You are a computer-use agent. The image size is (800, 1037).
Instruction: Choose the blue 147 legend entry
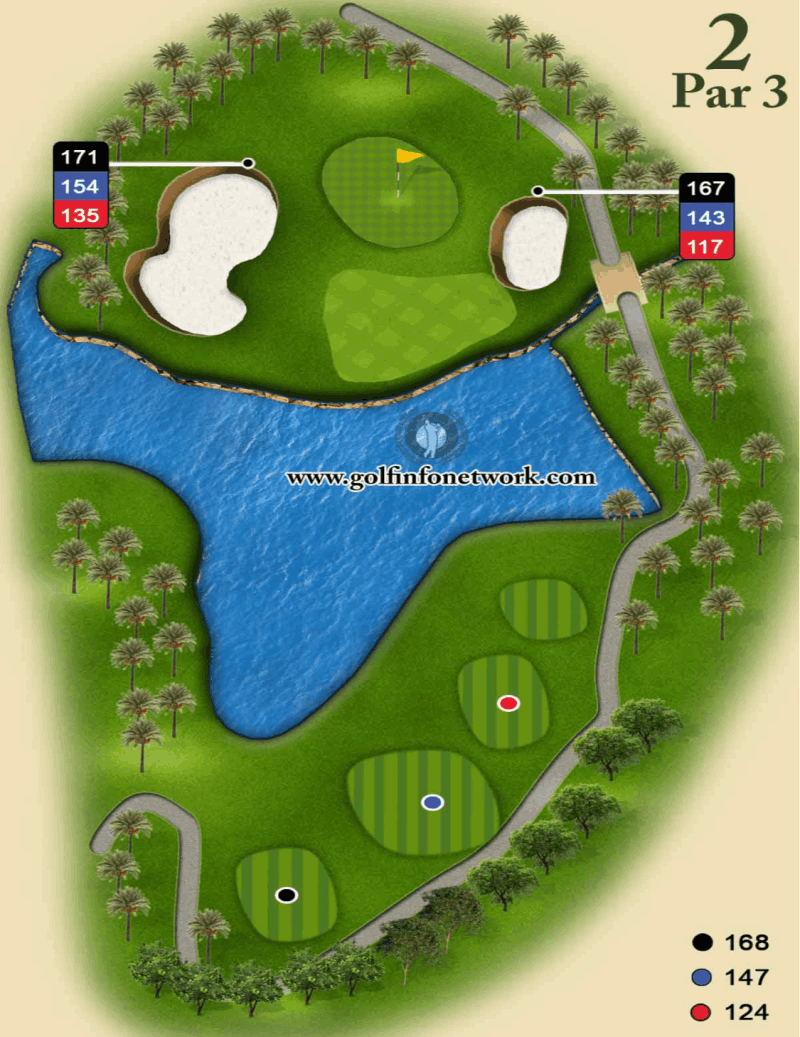tap(732, 977)
